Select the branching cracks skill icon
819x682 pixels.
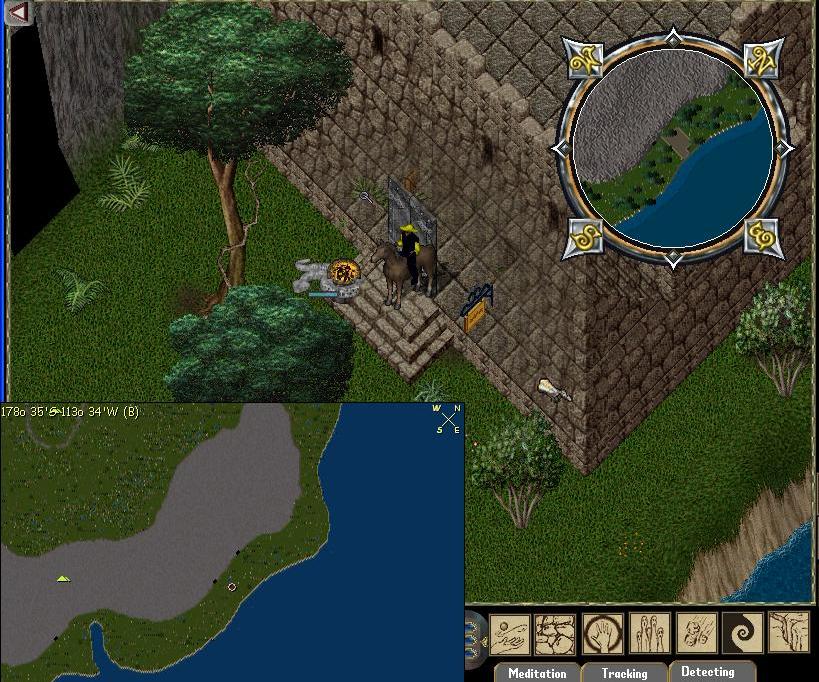[x=788, y=634]
